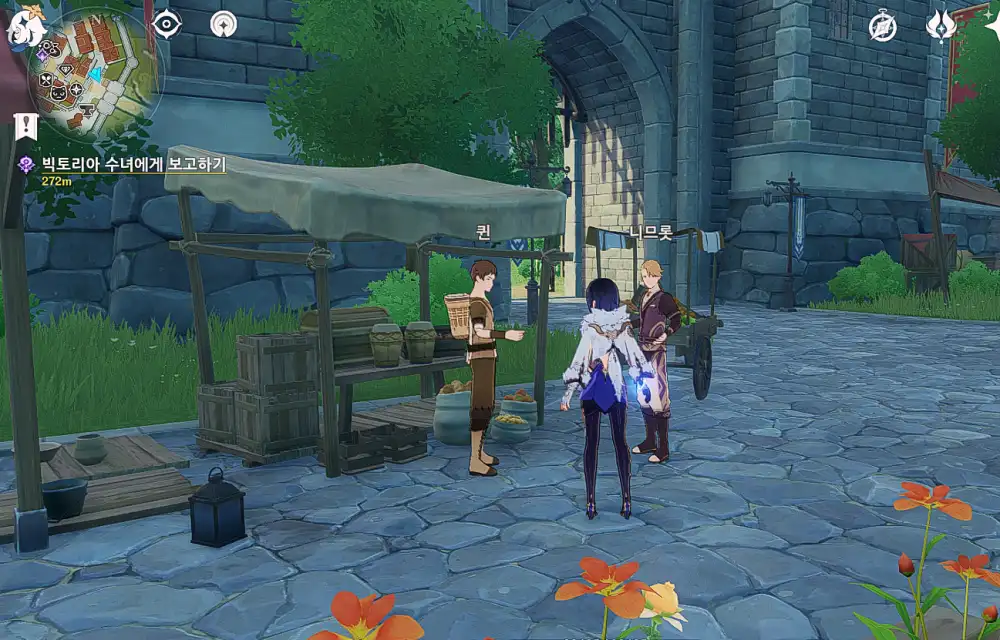1000x640 pixels.
Task: Open the winged star icon
Action: (940, 26)
